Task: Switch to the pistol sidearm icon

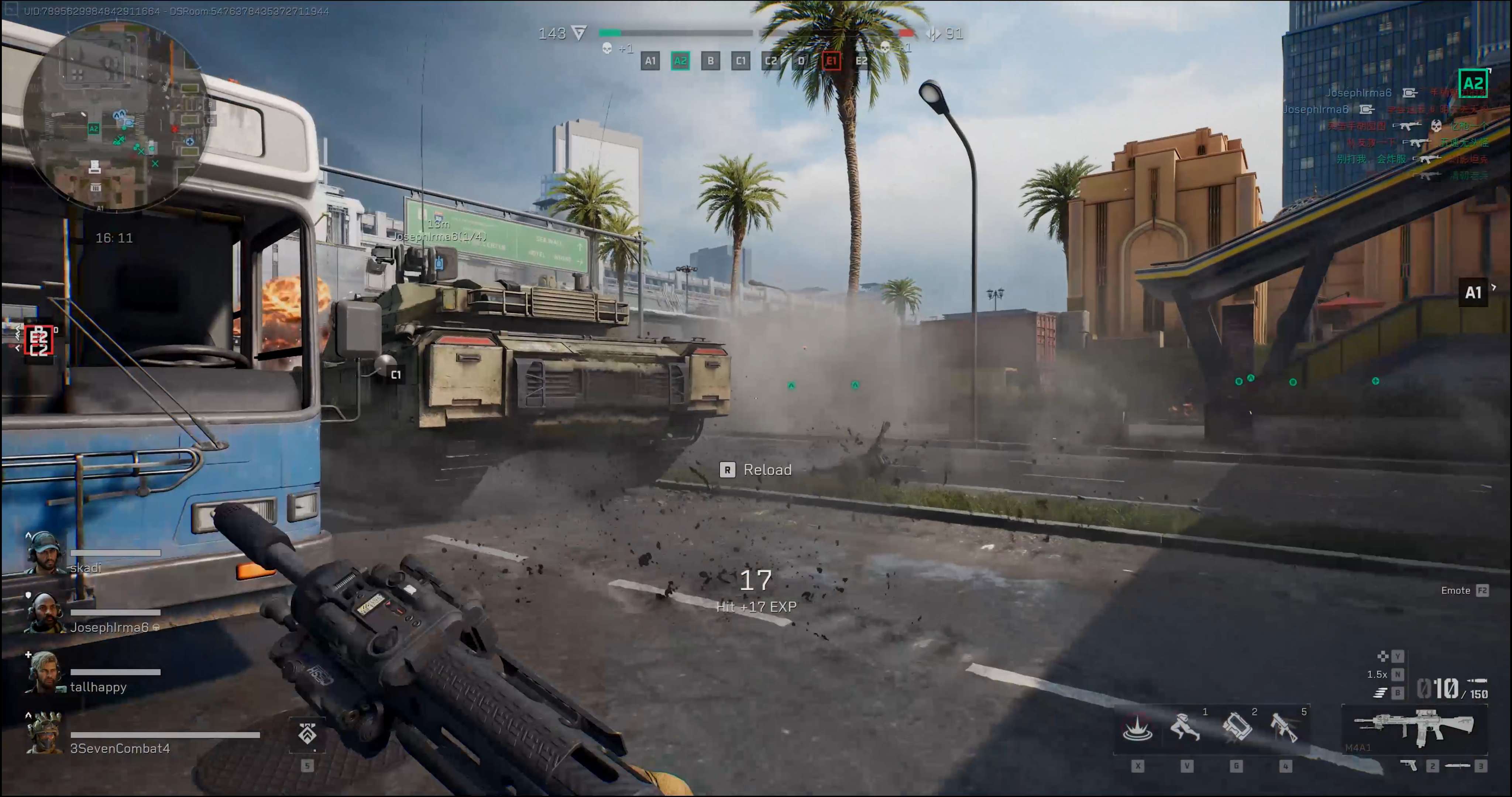Action: 1408,765
